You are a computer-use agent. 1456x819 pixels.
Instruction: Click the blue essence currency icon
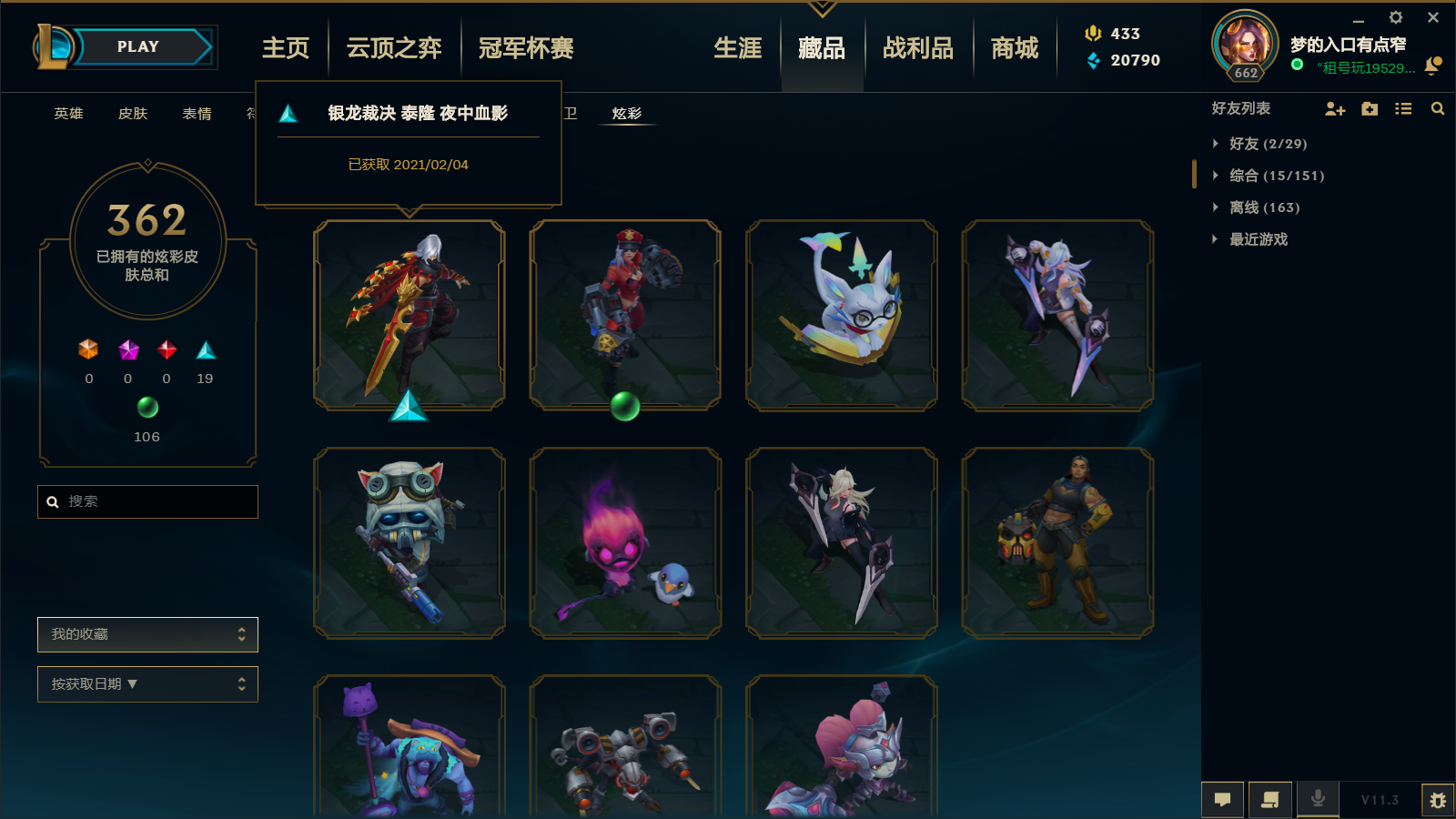click(x=1091, y=61)
